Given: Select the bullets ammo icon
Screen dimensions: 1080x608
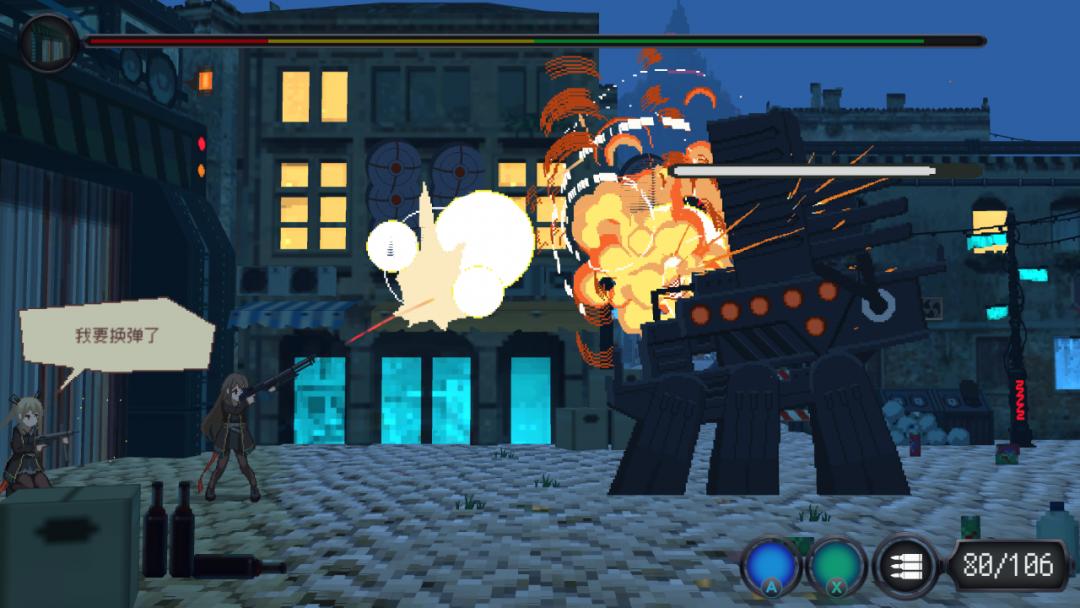Looking at the screenshot, I should 904,566.
